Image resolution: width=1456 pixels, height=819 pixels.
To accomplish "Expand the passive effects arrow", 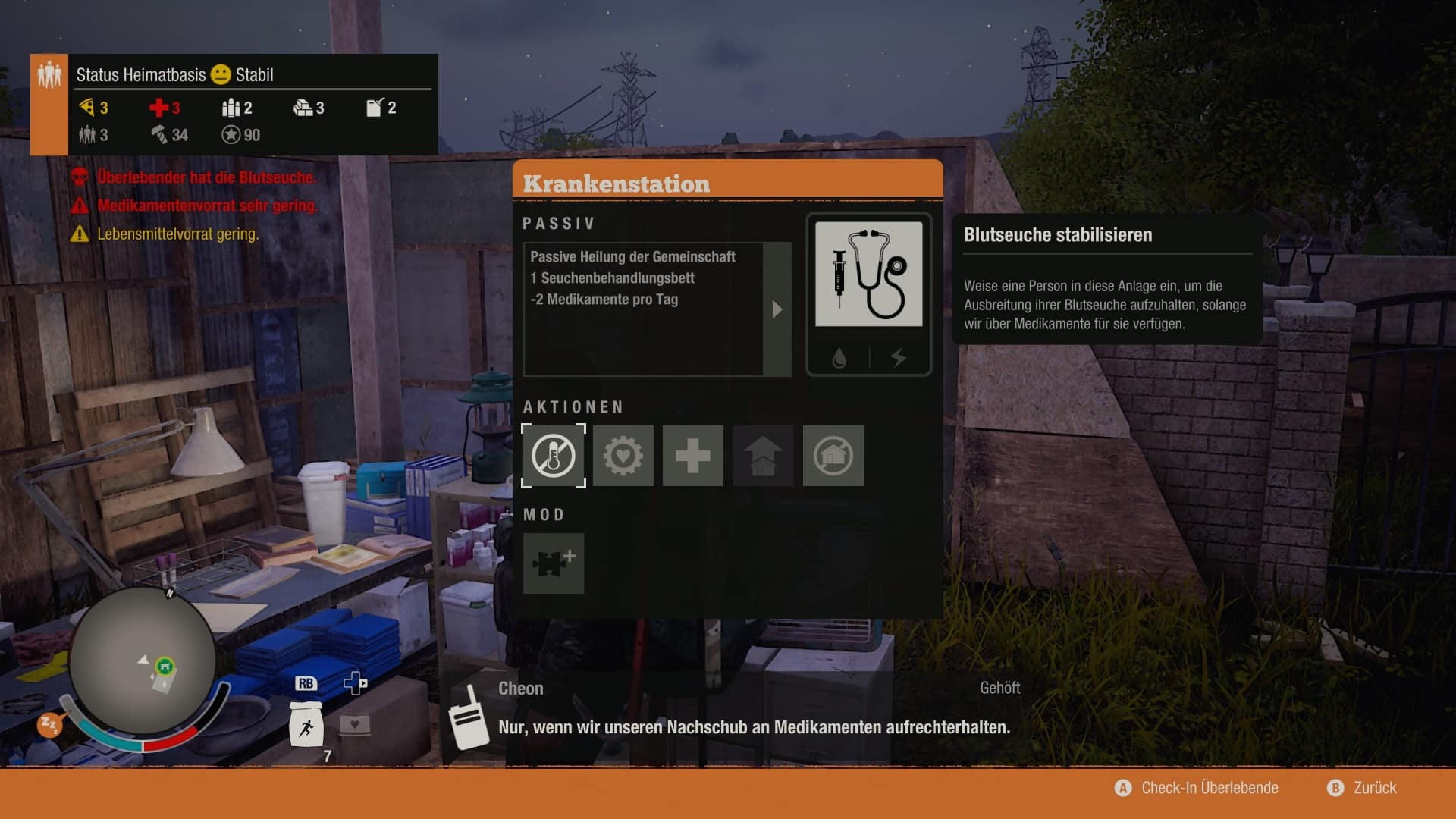I will (x=777, y=309).
